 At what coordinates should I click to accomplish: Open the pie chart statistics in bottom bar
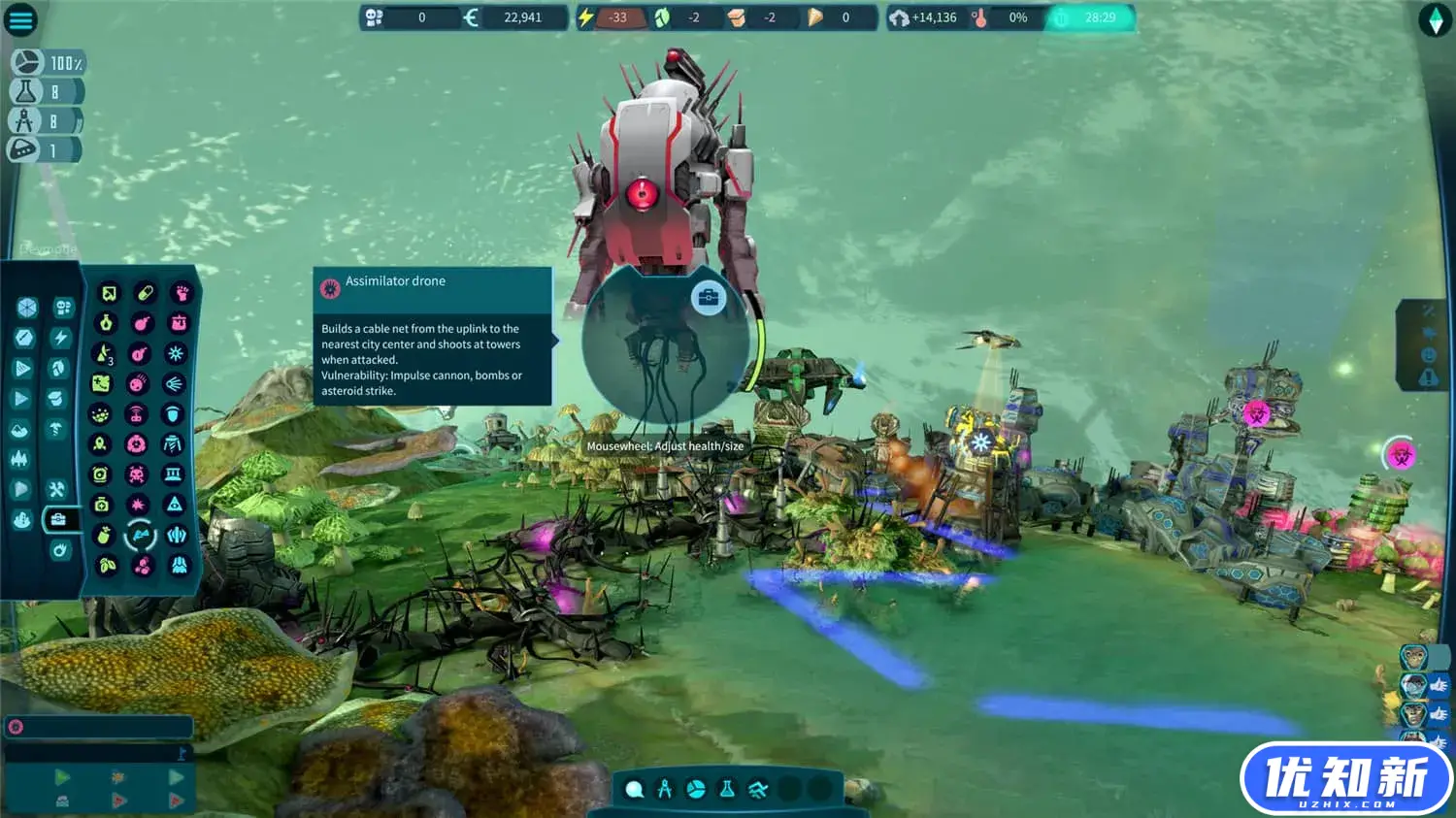(696, 789)
